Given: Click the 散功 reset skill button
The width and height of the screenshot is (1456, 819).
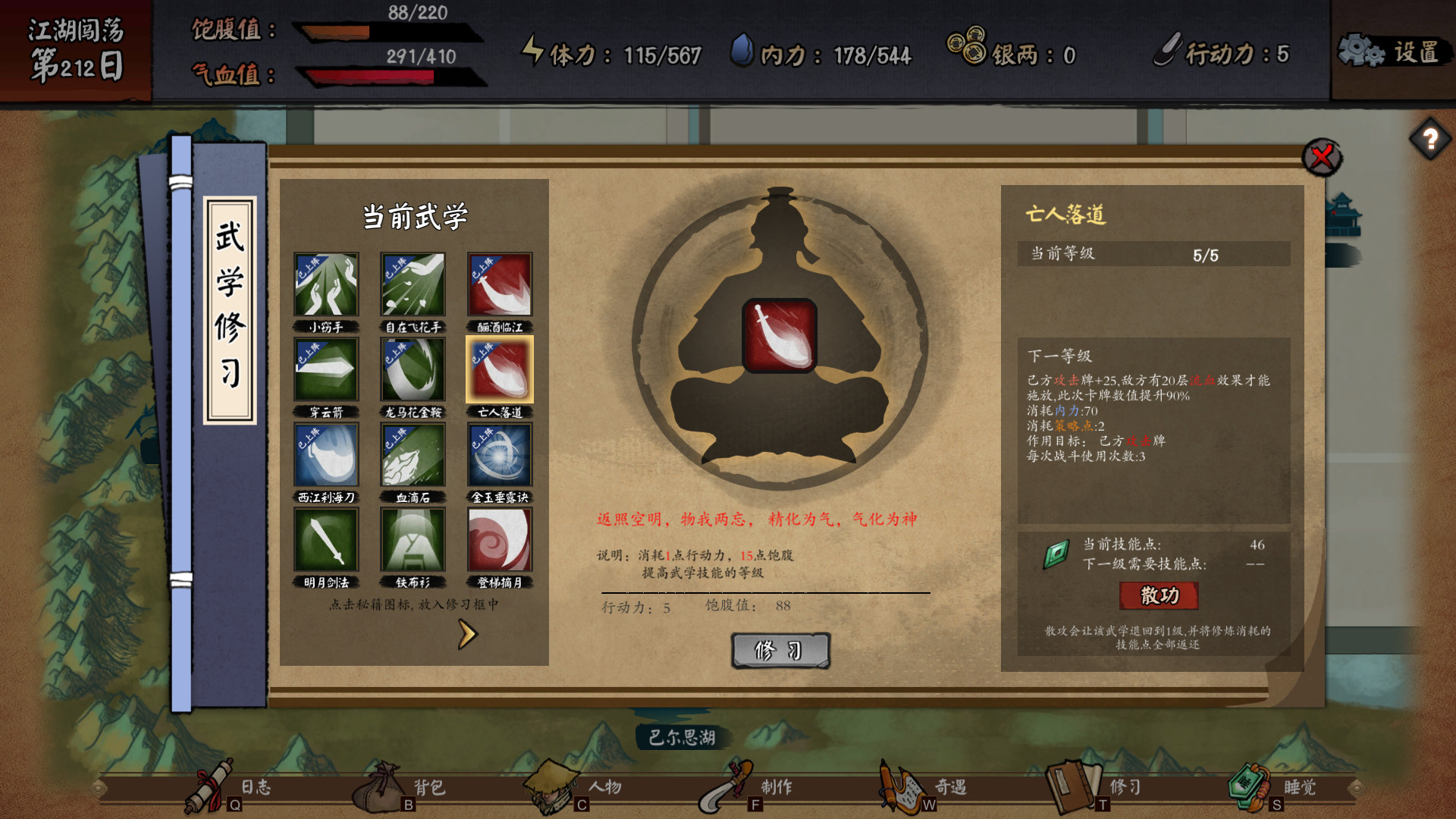Looking at the screenshot, I should click(x=1157, y=597).
